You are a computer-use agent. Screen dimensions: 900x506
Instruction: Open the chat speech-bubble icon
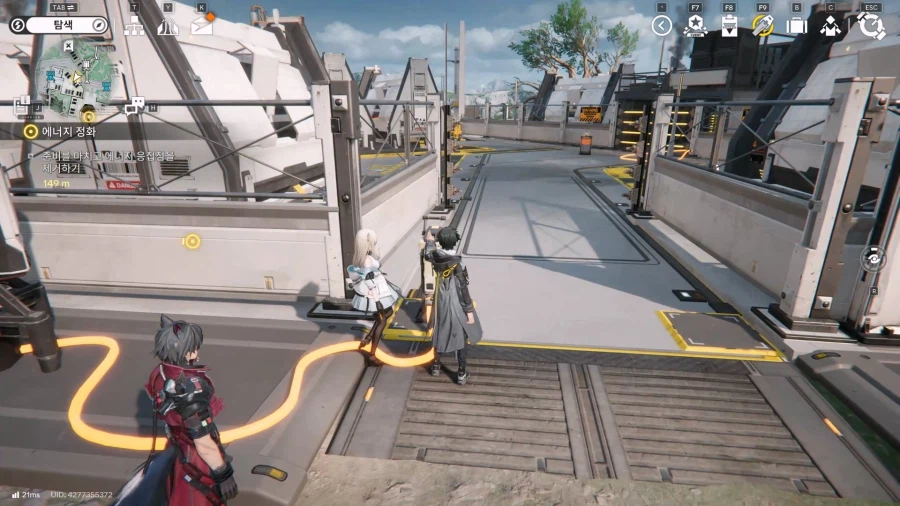point(135,105)
